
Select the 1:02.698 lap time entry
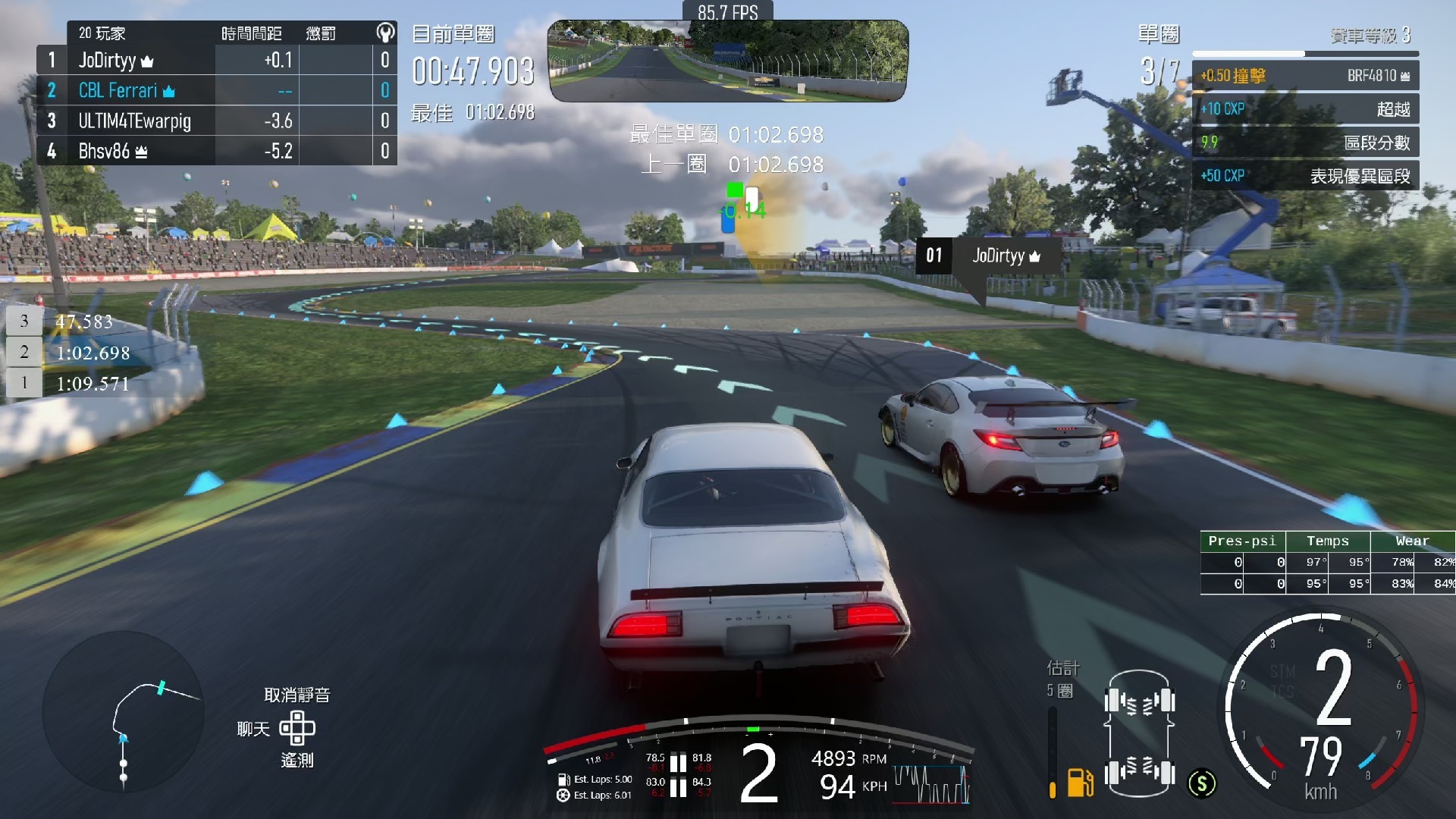[93, 353]
